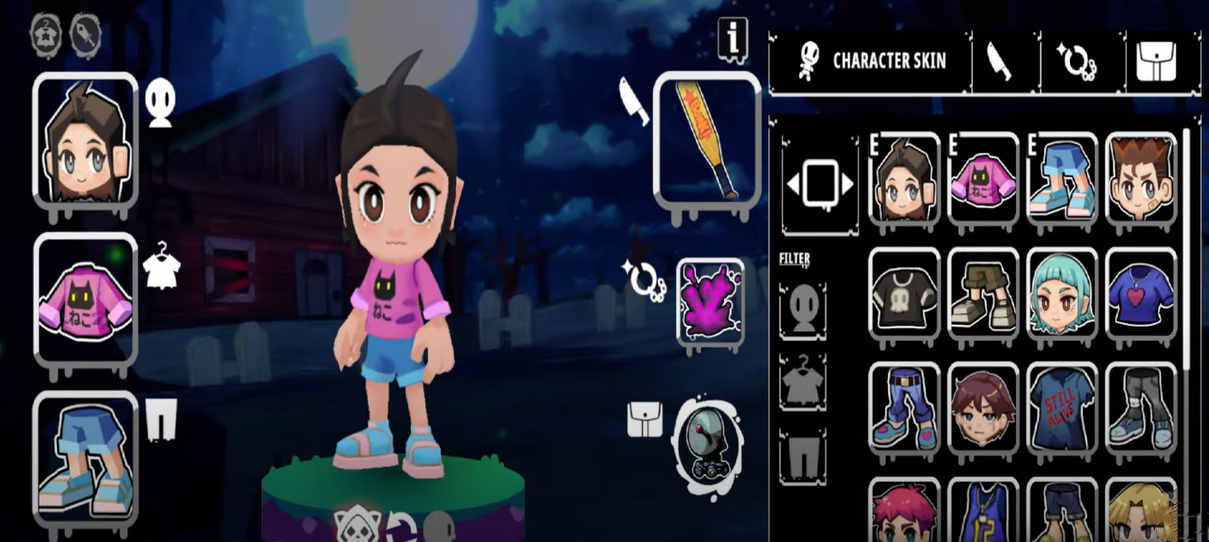Choose the black skull t-shirt skin
Viewport: 1209px width, 542px height.
tap(904, 292)
